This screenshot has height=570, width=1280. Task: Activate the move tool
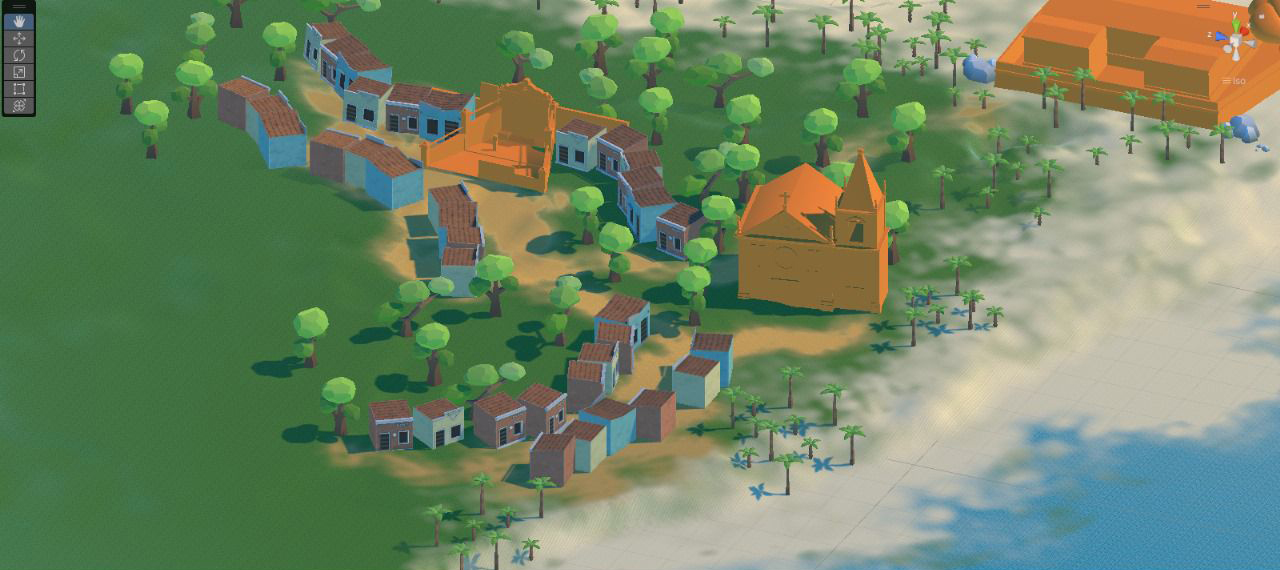click(x=19, y=38)
